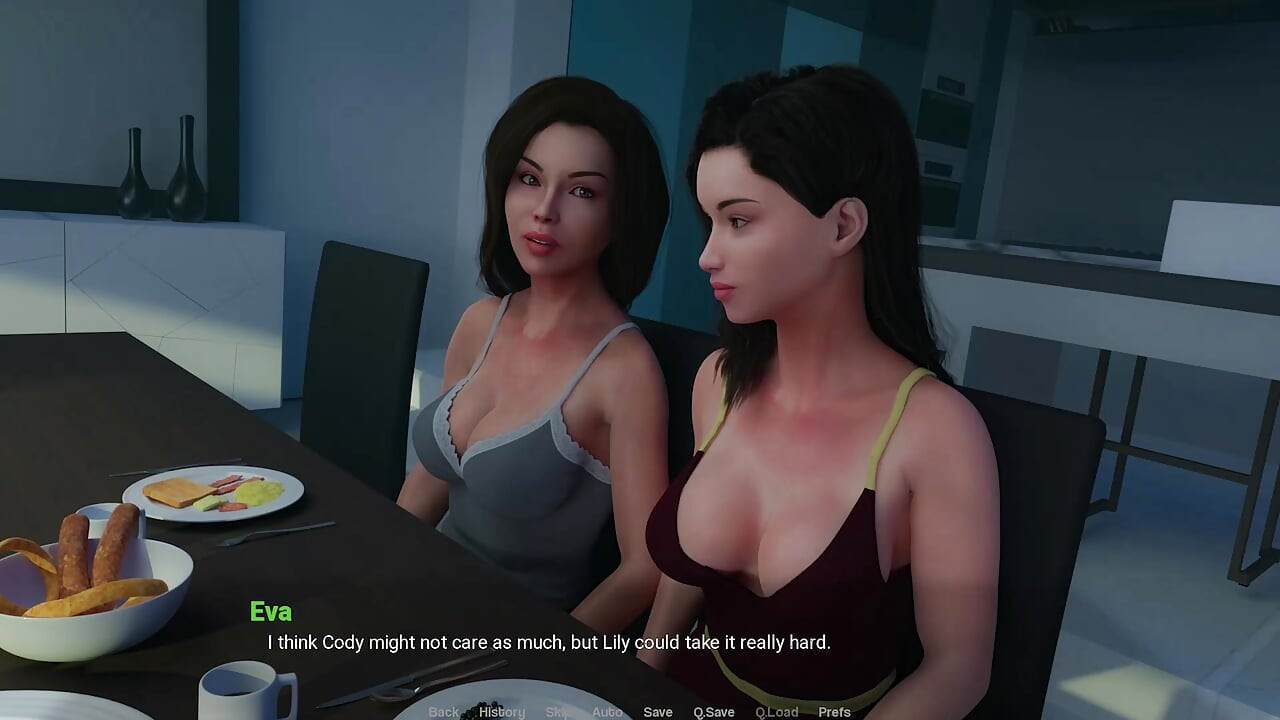Load the latest quick save via Q.Load

pos(777,711)
